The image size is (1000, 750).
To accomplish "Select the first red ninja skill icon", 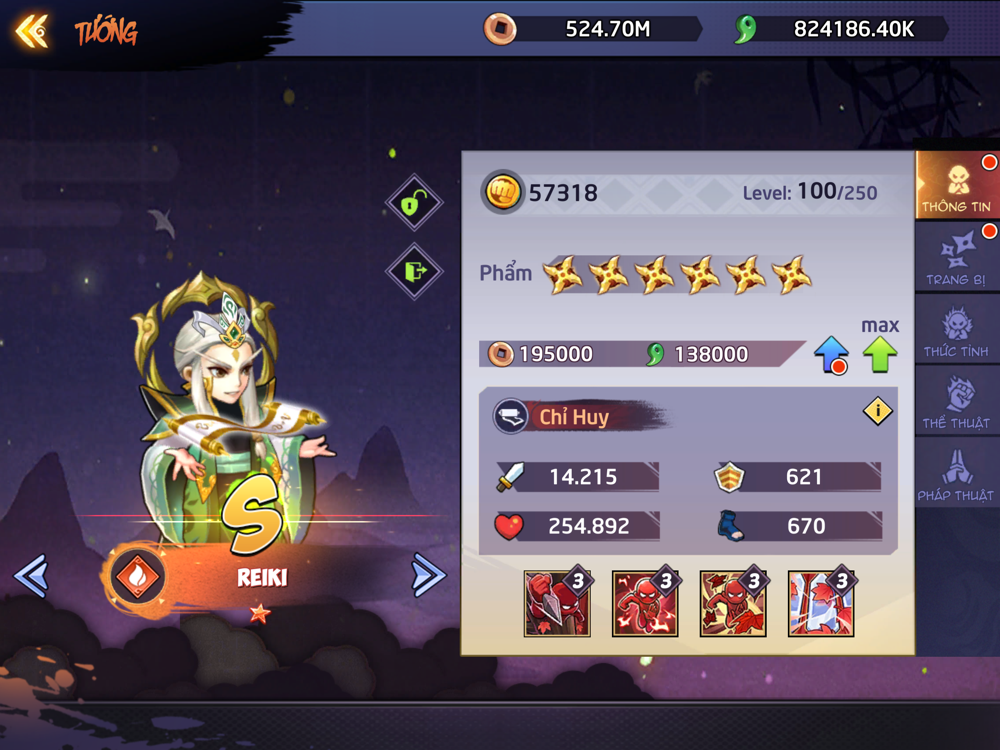I will 557,604.
